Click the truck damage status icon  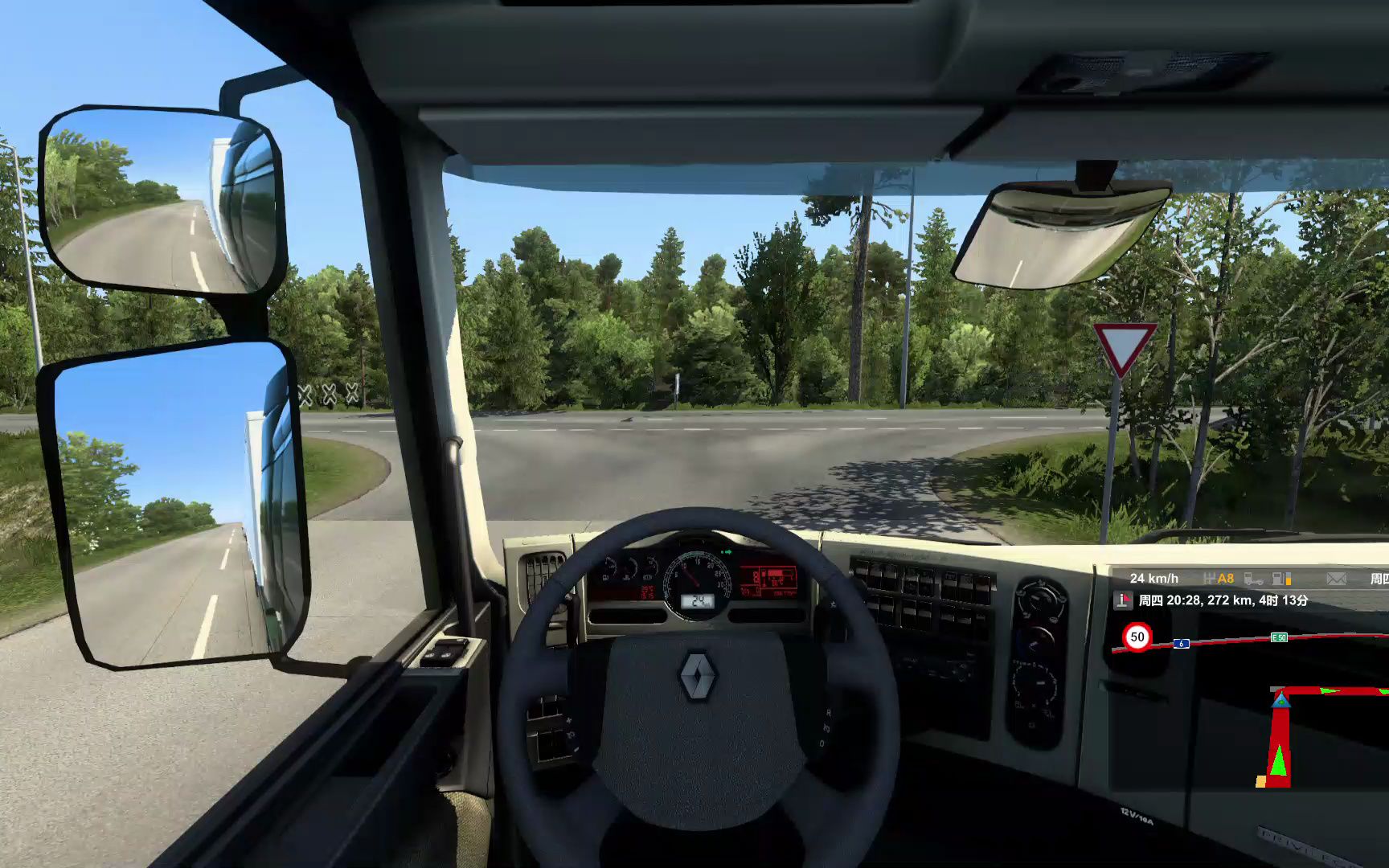point(1252,579)
